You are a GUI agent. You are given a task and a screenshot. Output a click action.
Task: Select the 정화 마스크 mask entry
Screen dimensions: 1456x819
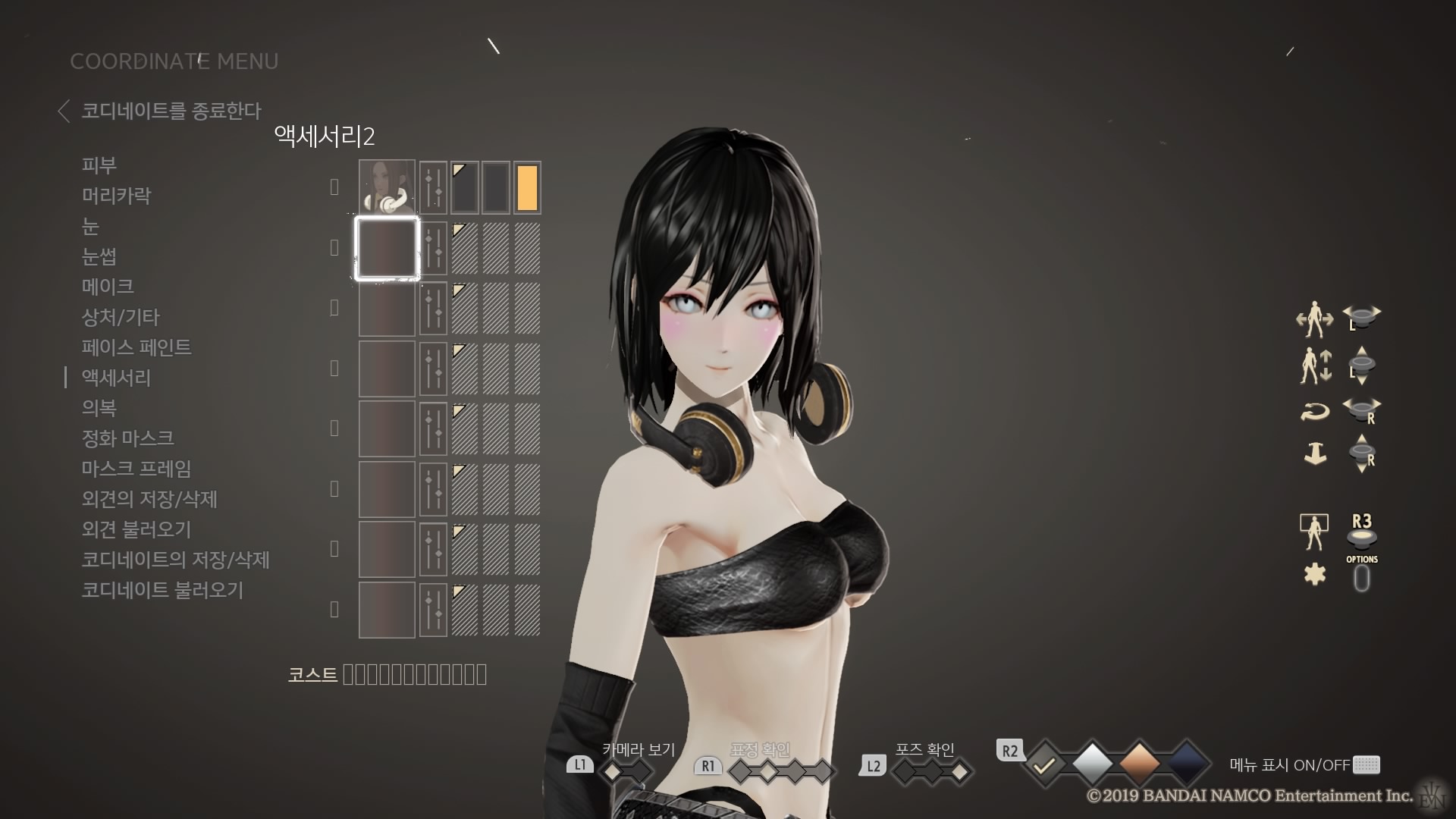click(127, 438)
